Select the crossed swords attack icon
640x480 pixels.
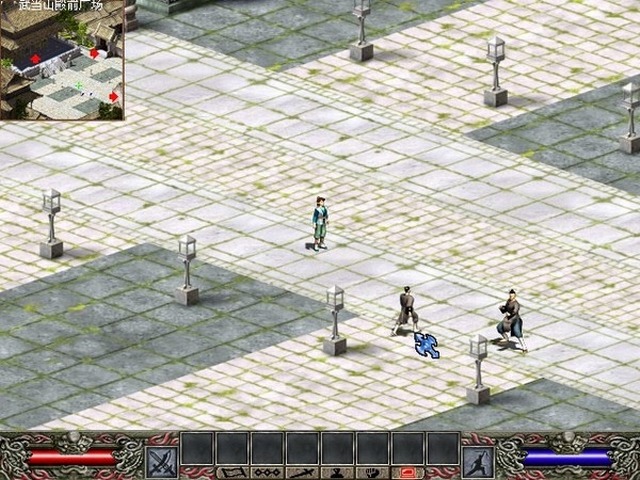click(x=162, y=461)
